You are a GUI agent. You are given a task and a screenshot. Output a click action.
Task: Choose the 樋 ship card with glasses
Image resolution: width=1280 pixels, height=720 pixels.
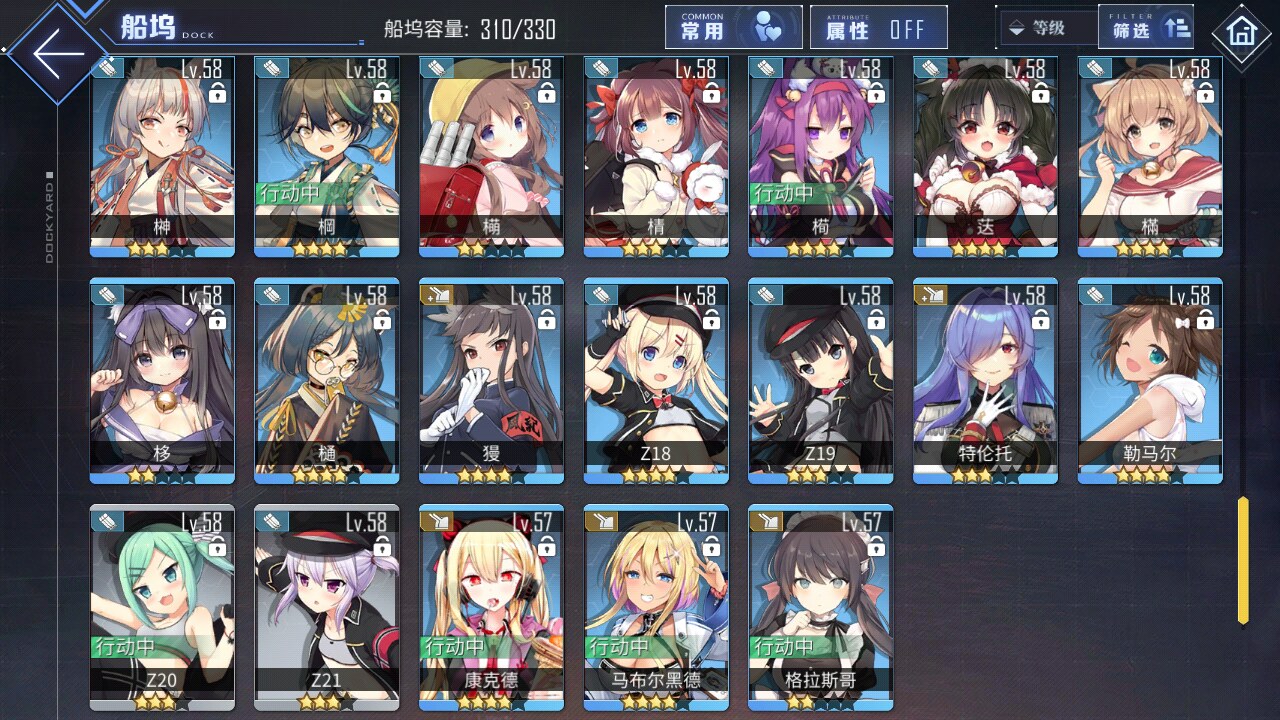pos(327,380)
